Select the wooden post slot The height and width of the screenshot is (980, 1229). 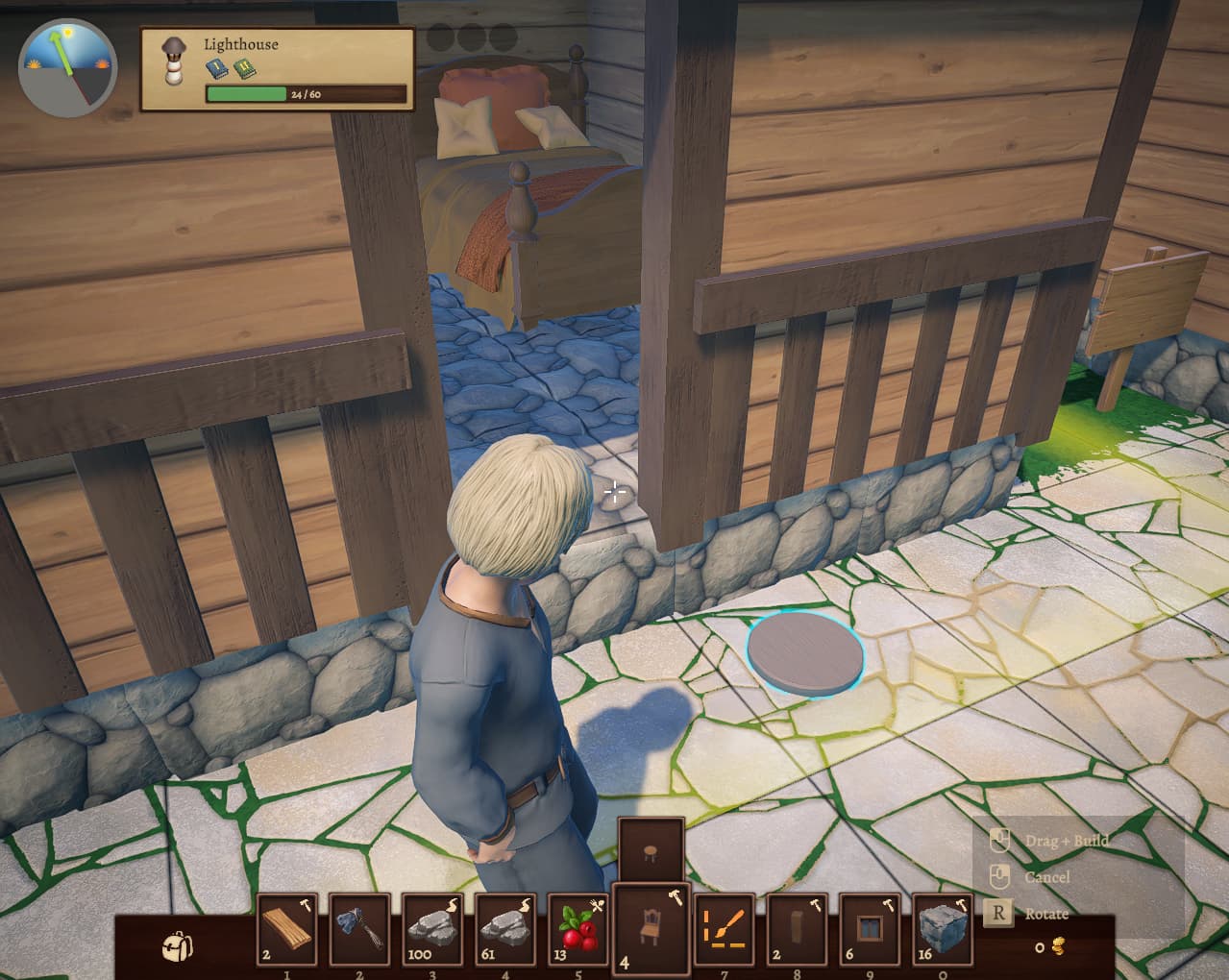(798, 929)
